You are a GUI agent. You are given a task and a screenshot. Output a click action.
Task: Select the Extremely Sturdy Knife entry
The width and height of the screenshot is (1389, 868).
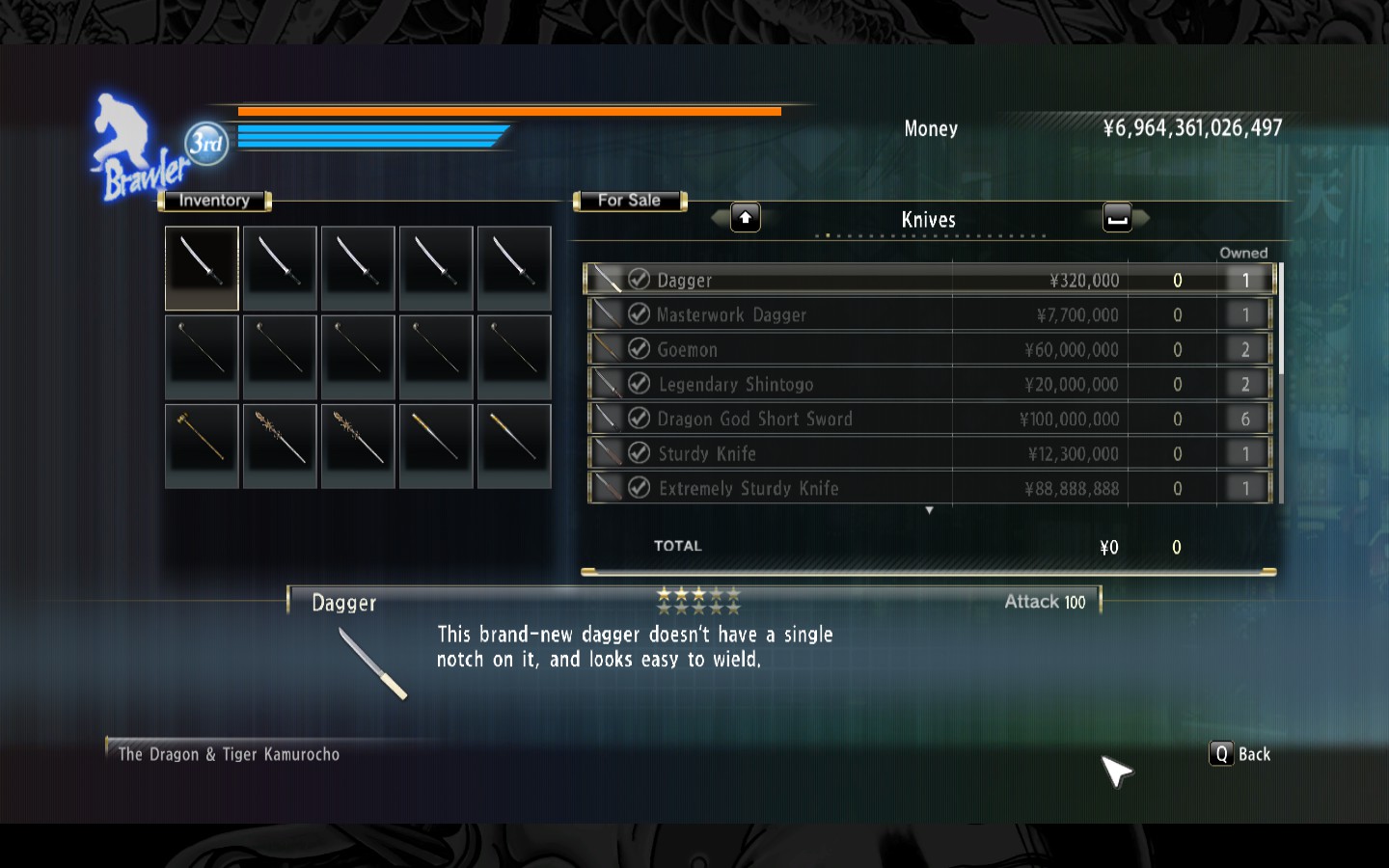(868, 488)
